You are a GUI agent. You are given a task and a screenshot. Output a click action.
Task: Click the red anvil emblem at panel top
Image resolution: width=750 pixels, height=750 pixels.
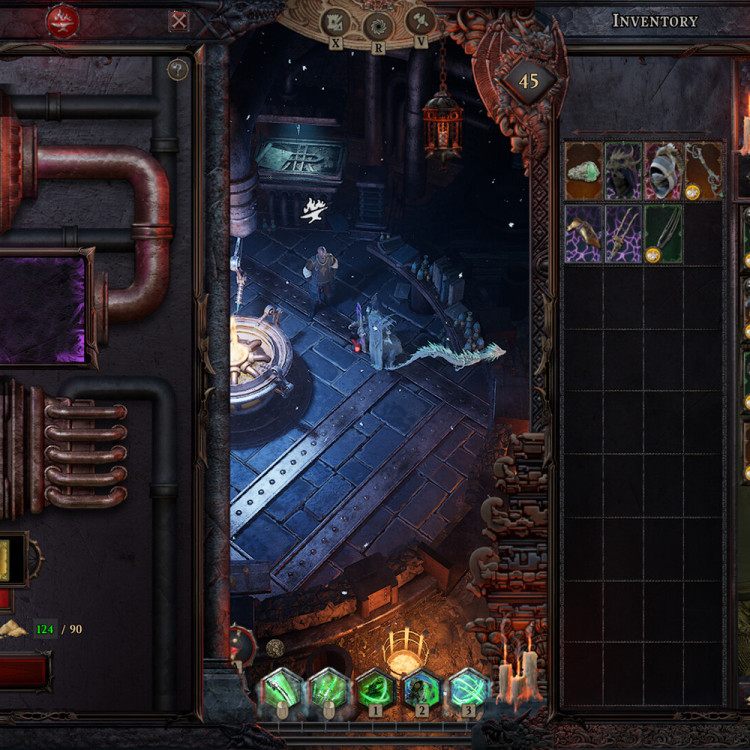[63, 20]
